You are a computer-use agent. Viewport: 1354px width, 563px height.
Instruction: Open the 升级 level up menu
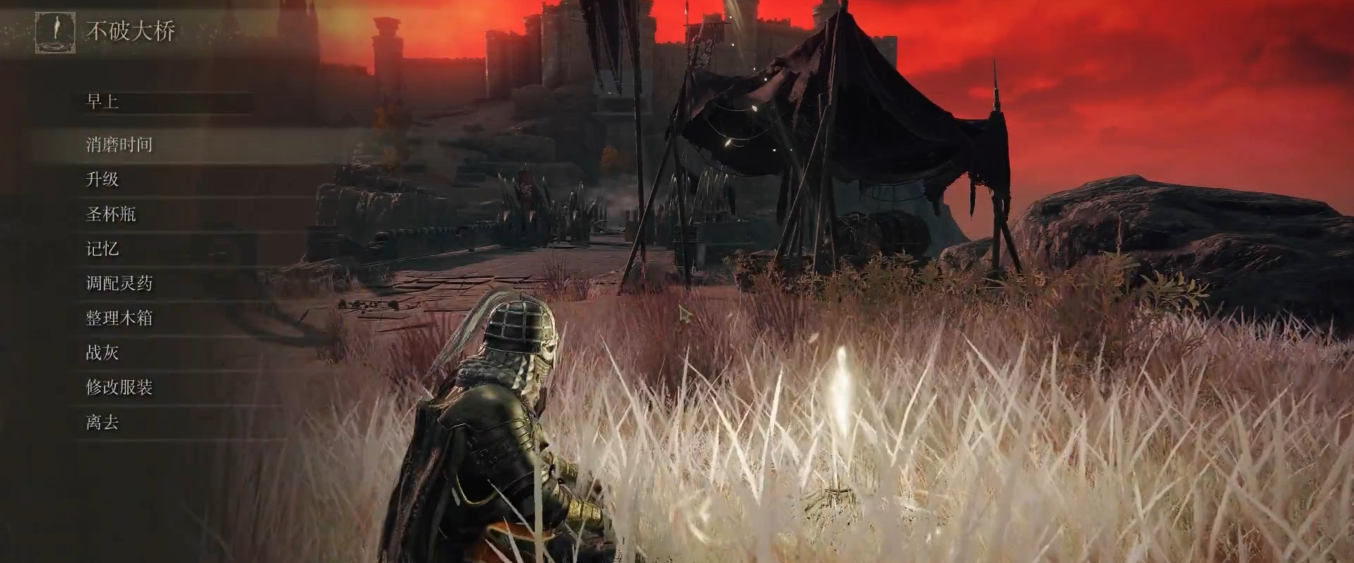[103, 180]
